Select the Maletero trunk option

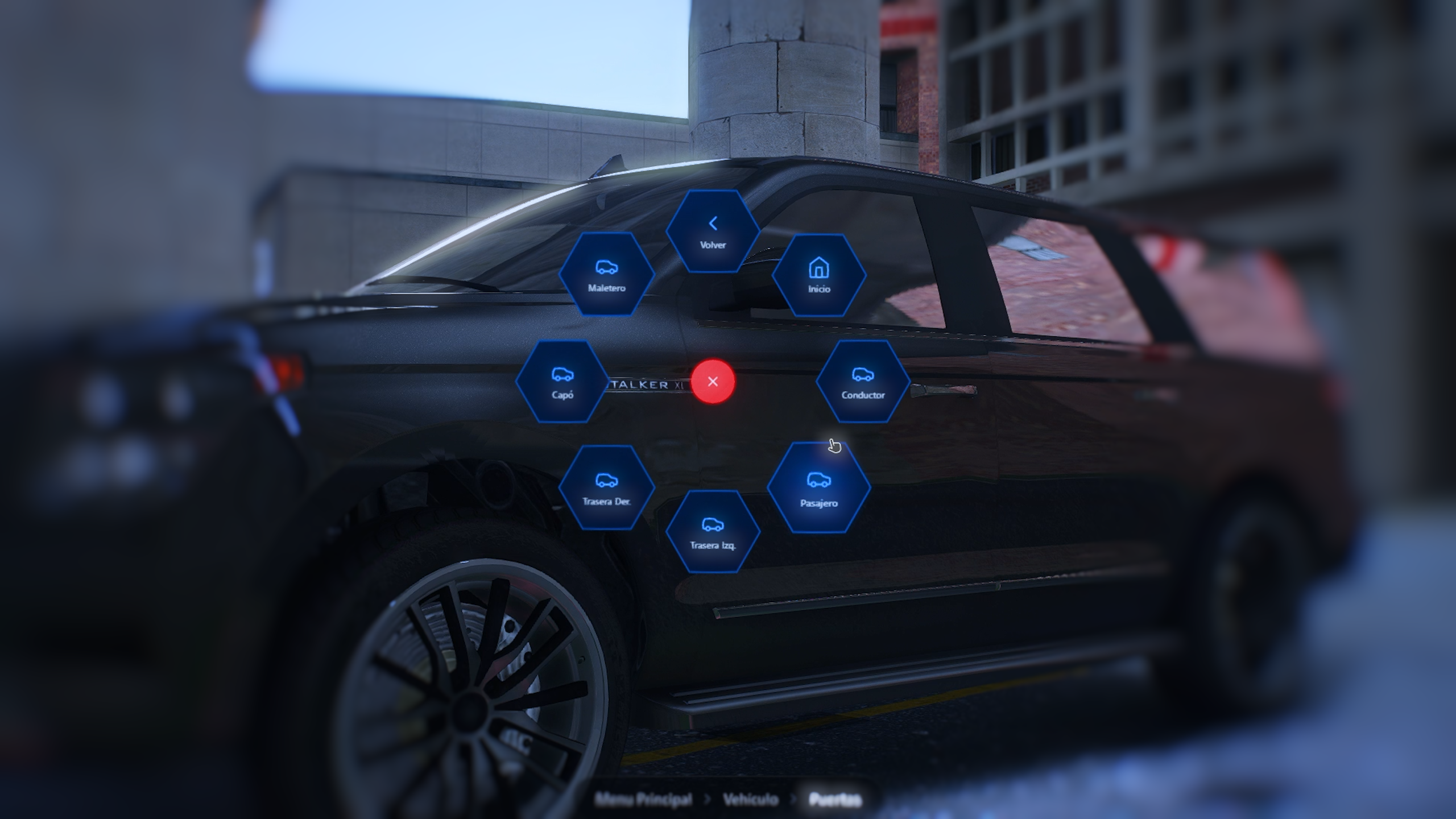click(x=606, y=275)
